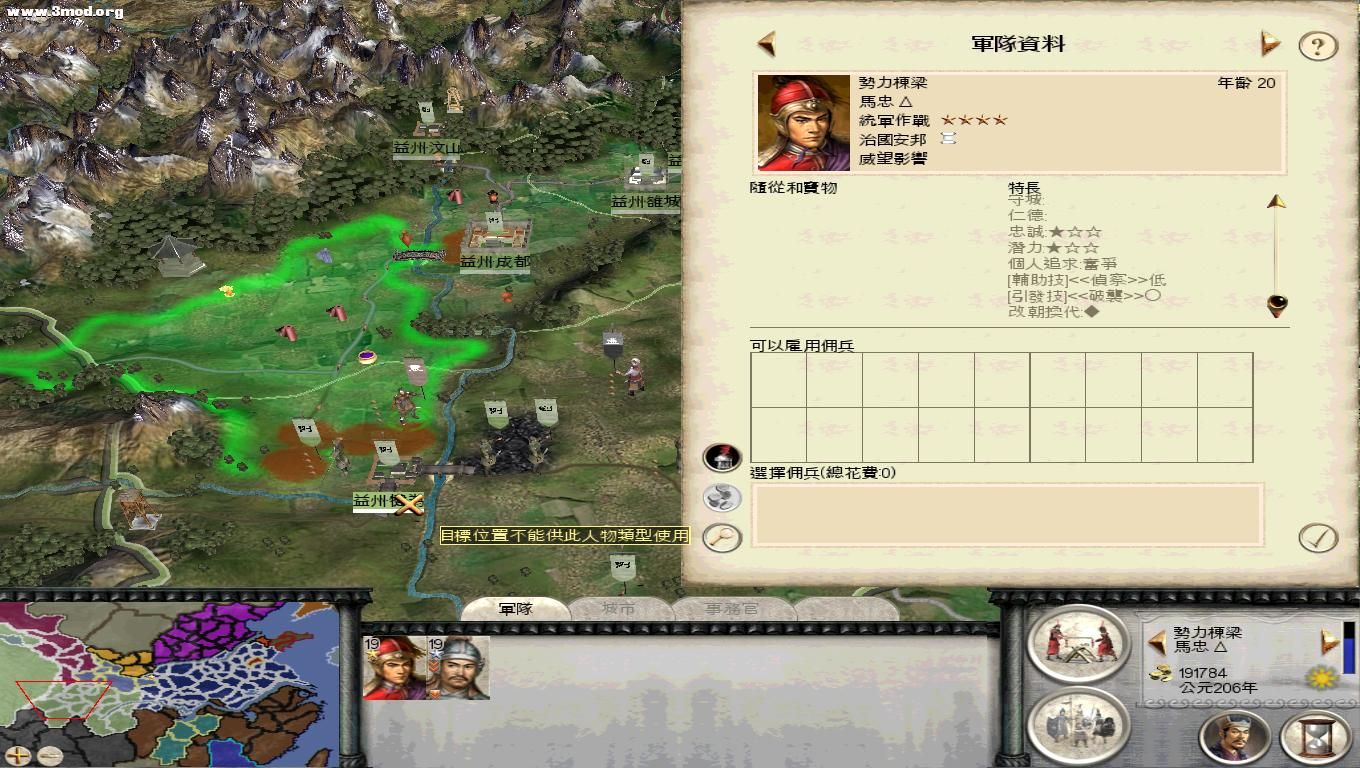Zoom out the minimap with the minus icon
Viewport: 1360px width, 768px height.
pos(50,756)
